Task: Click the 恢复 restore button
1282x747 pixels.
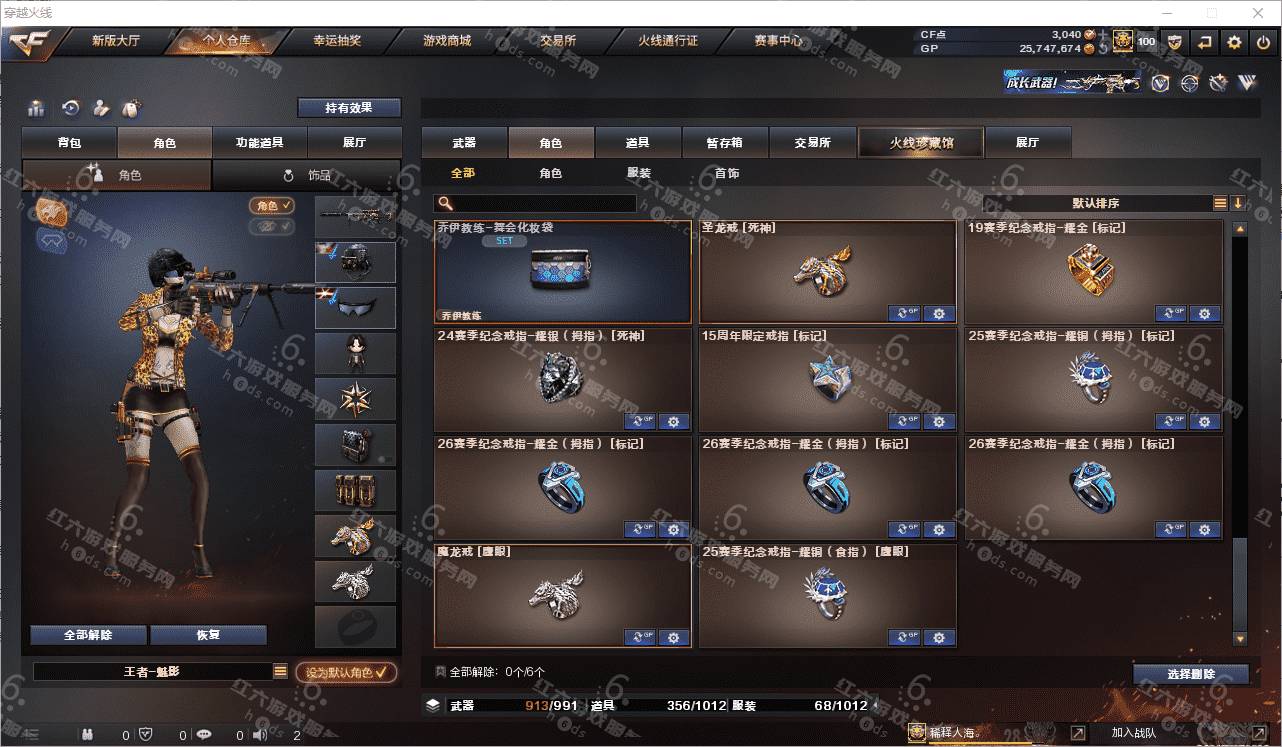Action: click(208, 635)
